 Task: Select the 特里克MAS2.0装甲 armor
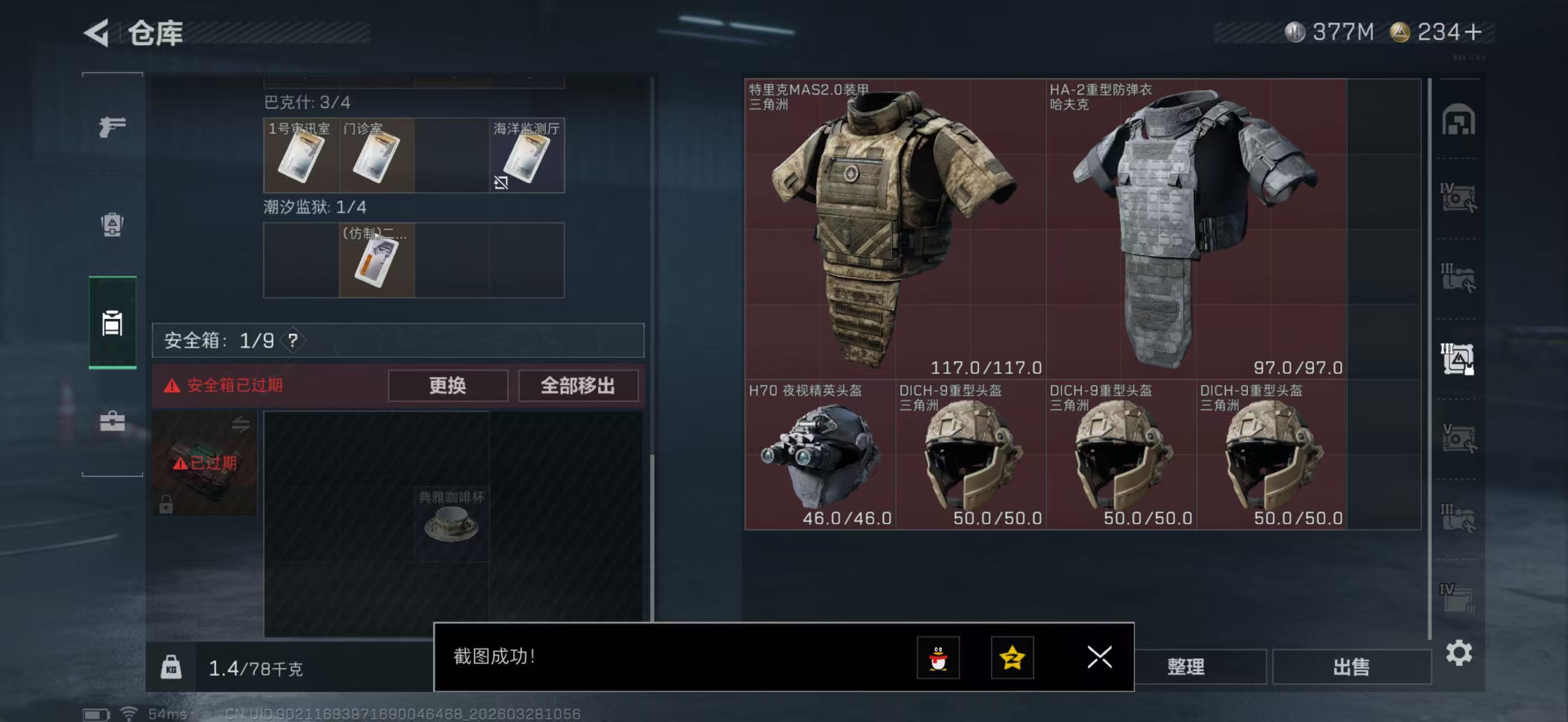point(895,228)
